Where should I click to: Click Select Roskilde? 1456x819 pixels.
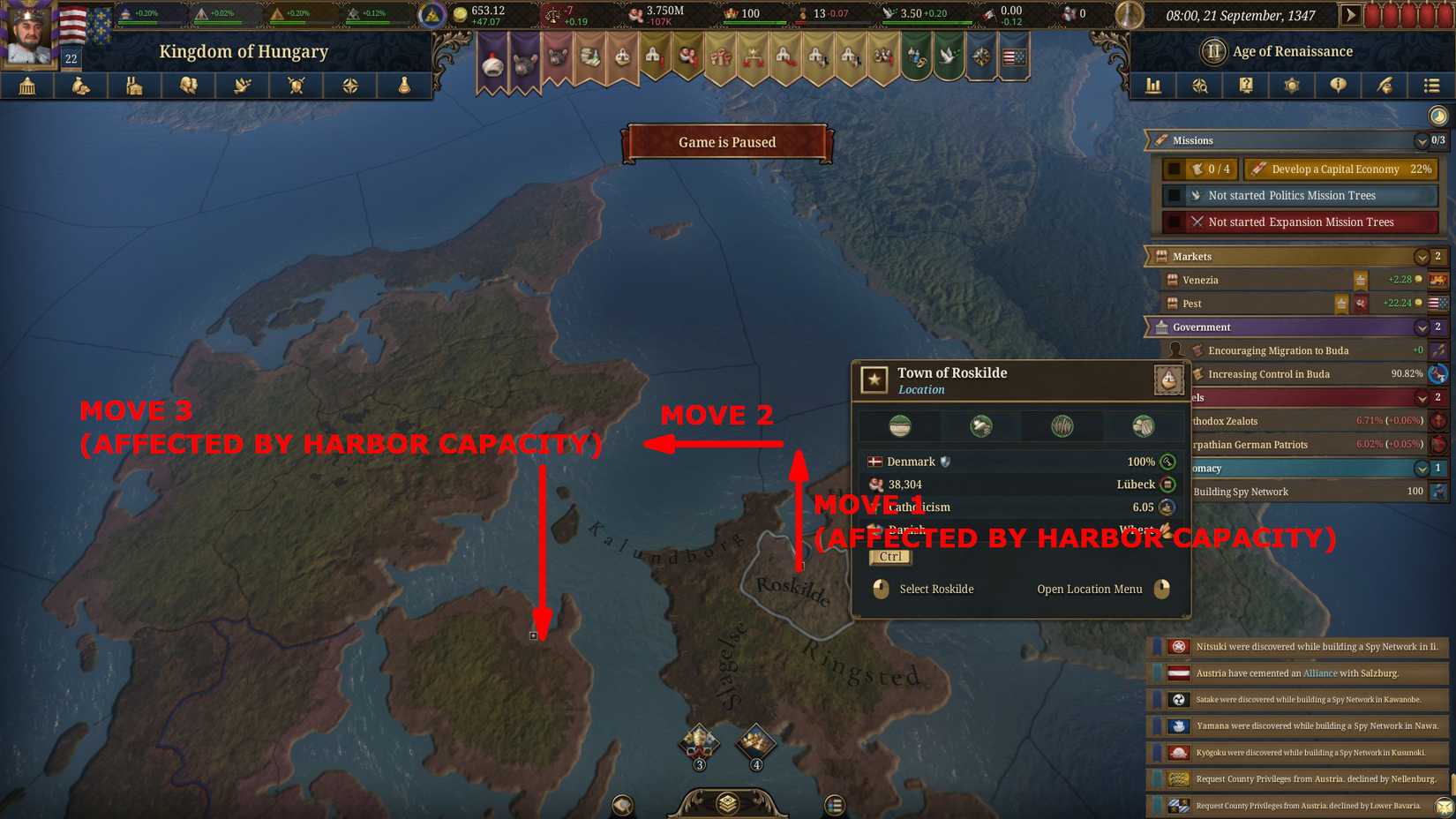(936, 590)
